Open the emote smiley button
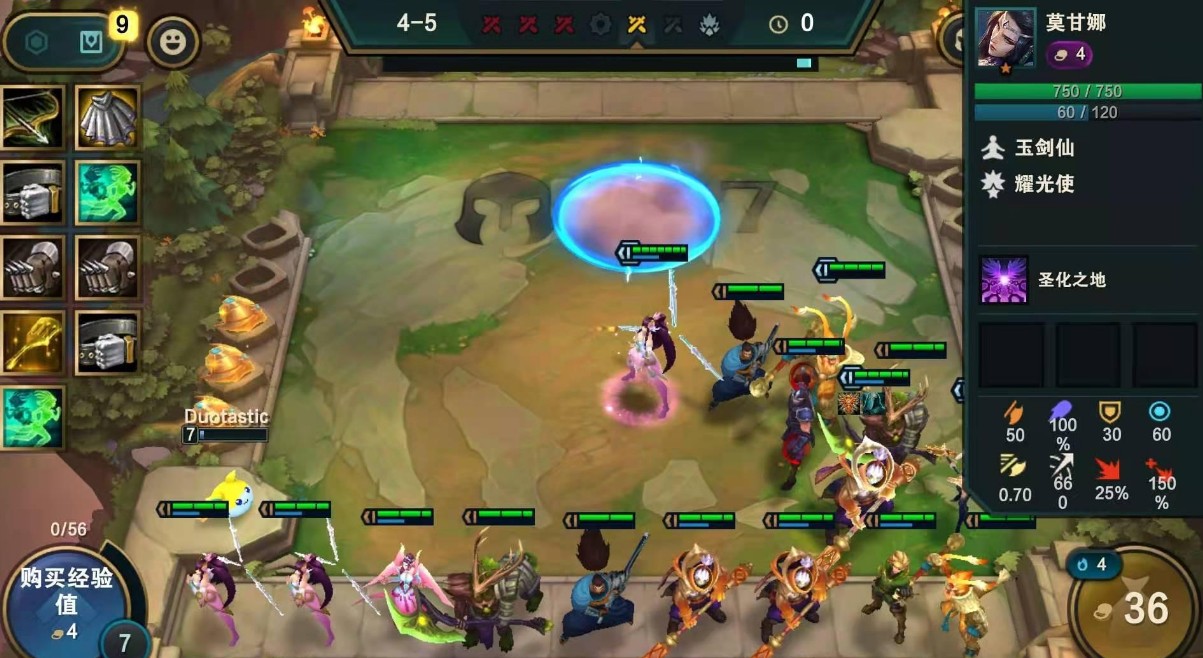 (173, 43)
